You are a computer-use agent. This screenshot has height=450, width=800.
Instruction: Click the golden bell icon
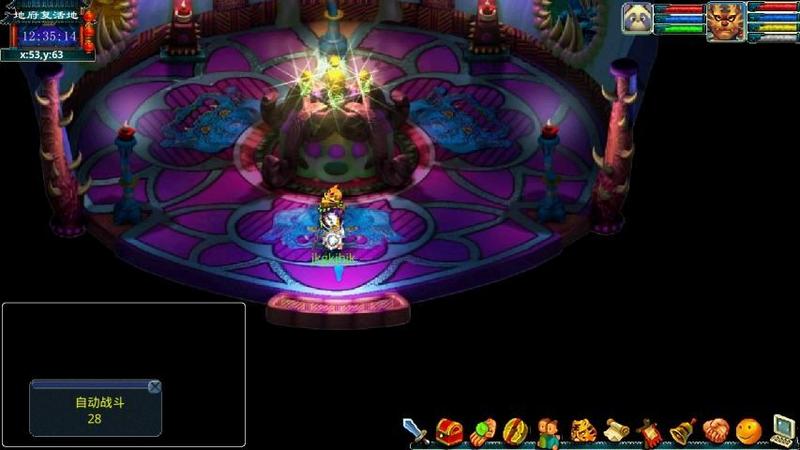(x=682, y=431)
